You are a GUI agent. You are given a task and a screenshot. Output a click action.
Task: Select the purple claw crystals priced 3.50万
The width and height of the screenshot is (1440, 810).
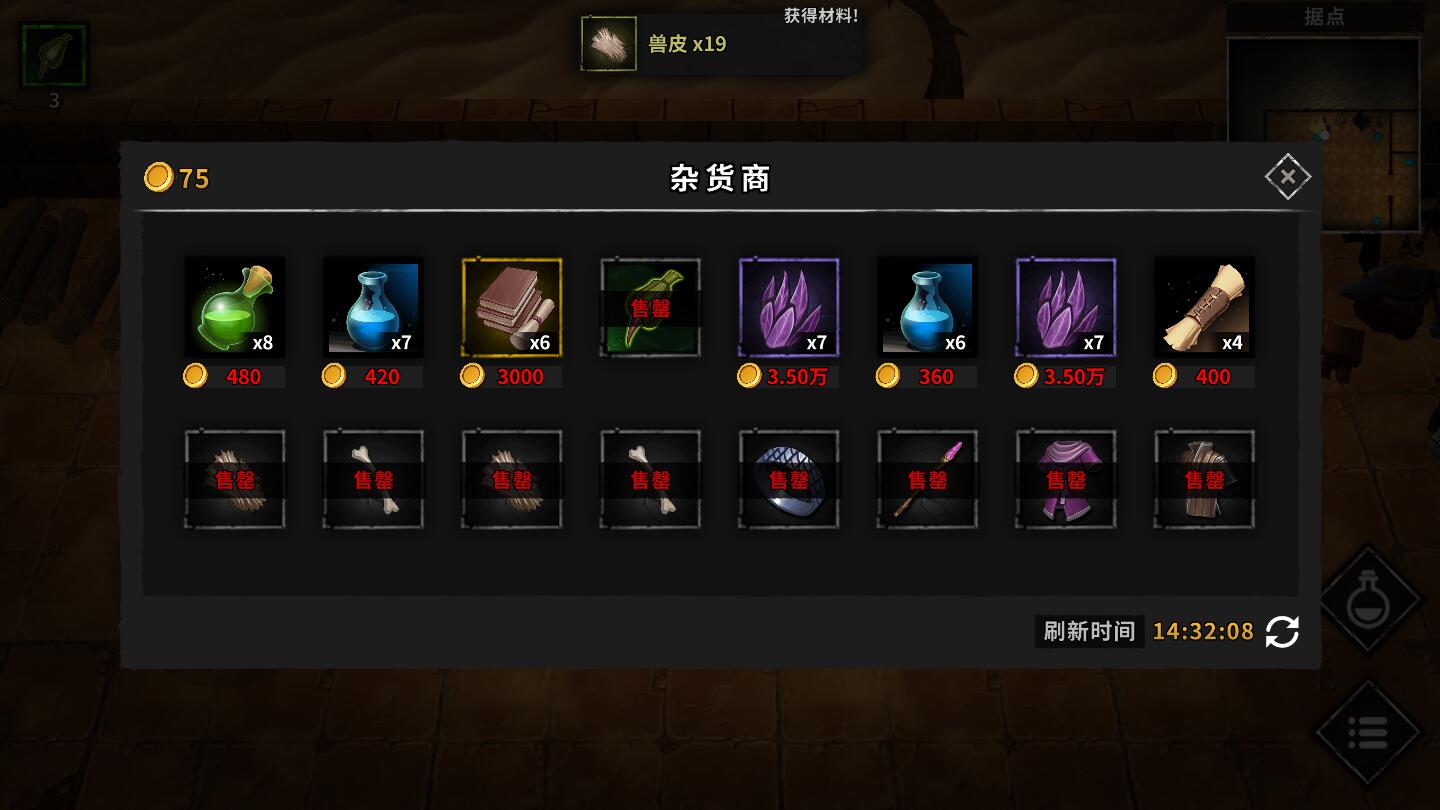tap(789, 307)
